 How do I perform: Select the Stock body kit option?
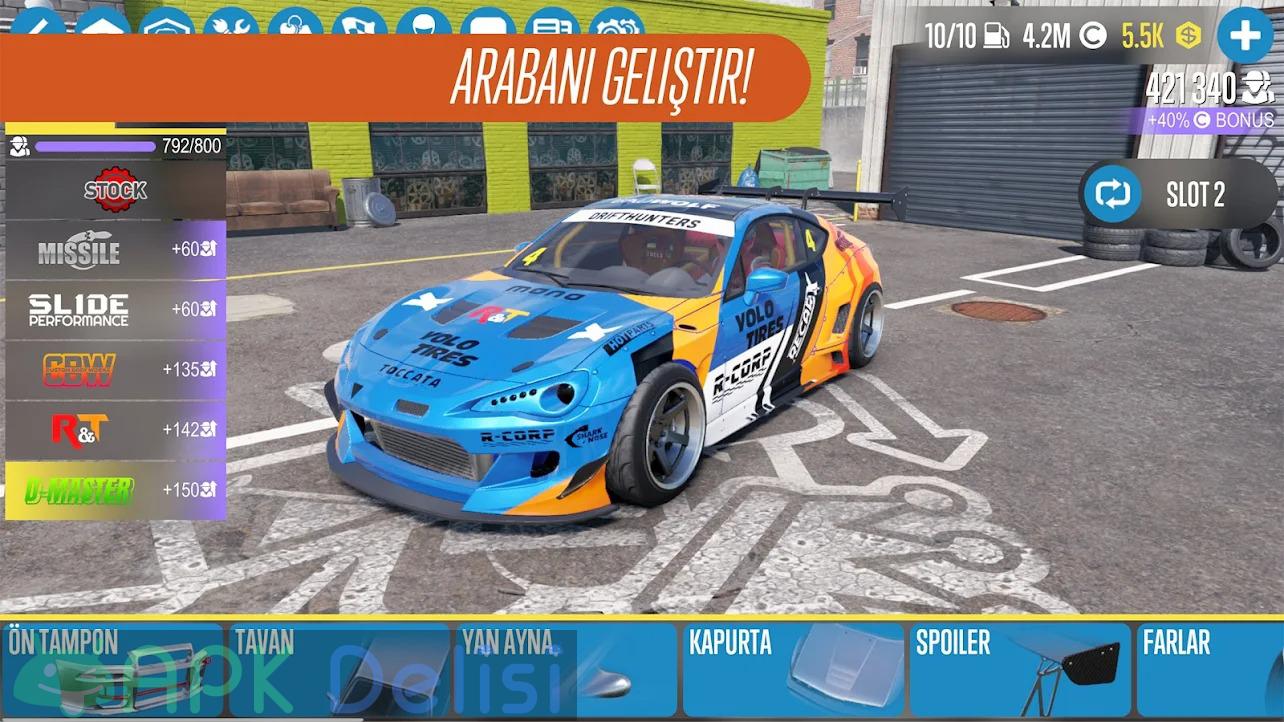(115, 190)
